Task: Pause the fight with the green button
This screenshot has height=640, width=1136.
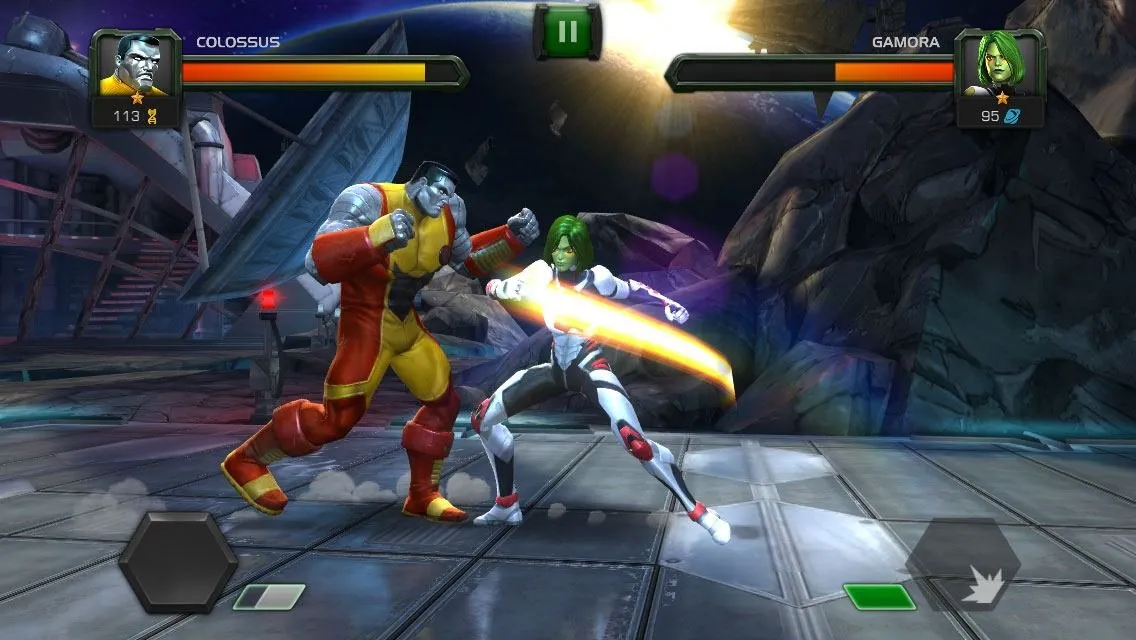Action: [x=567, y=31]
